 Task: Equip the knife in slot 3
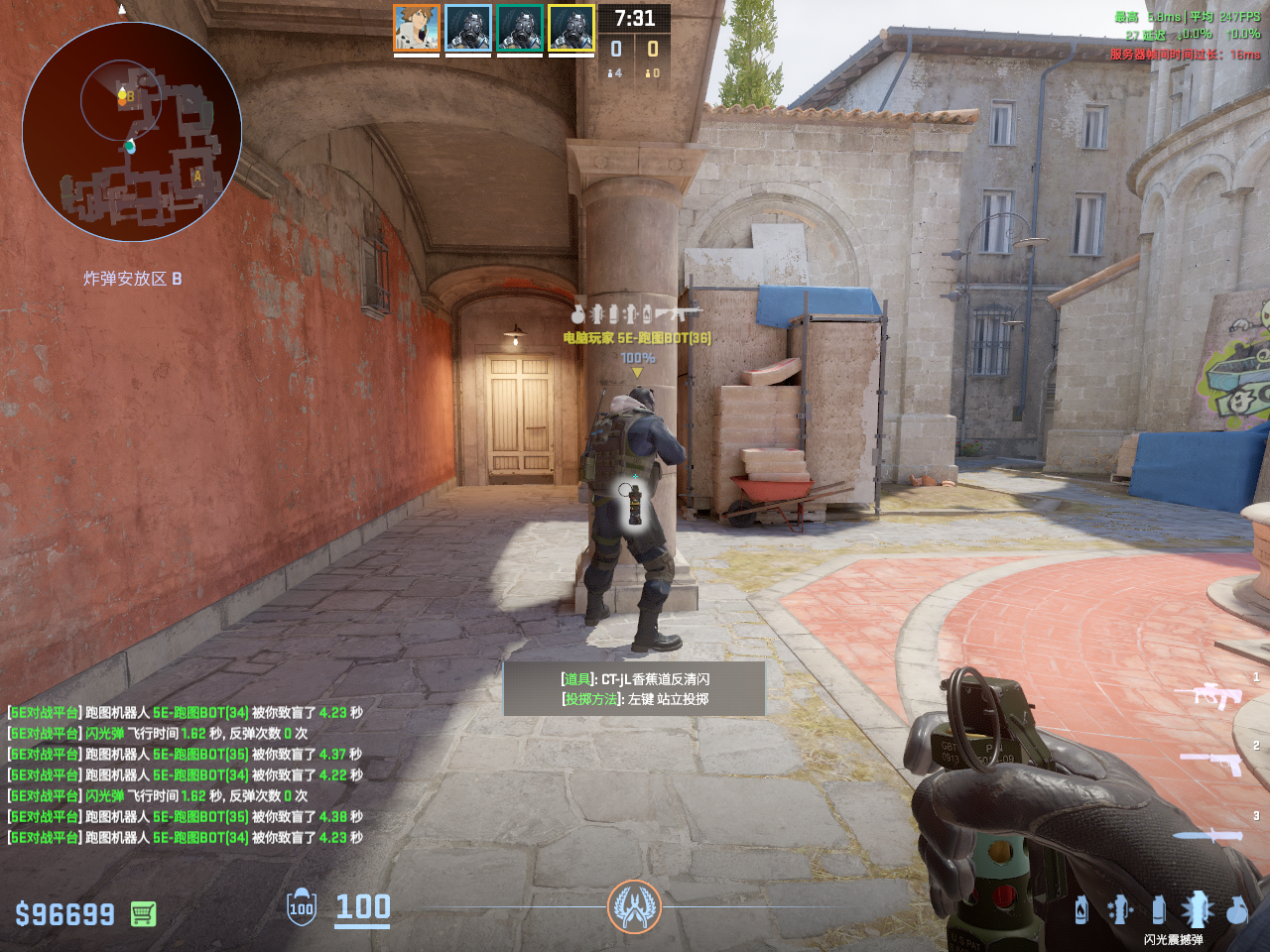(x=1208, y=835)
